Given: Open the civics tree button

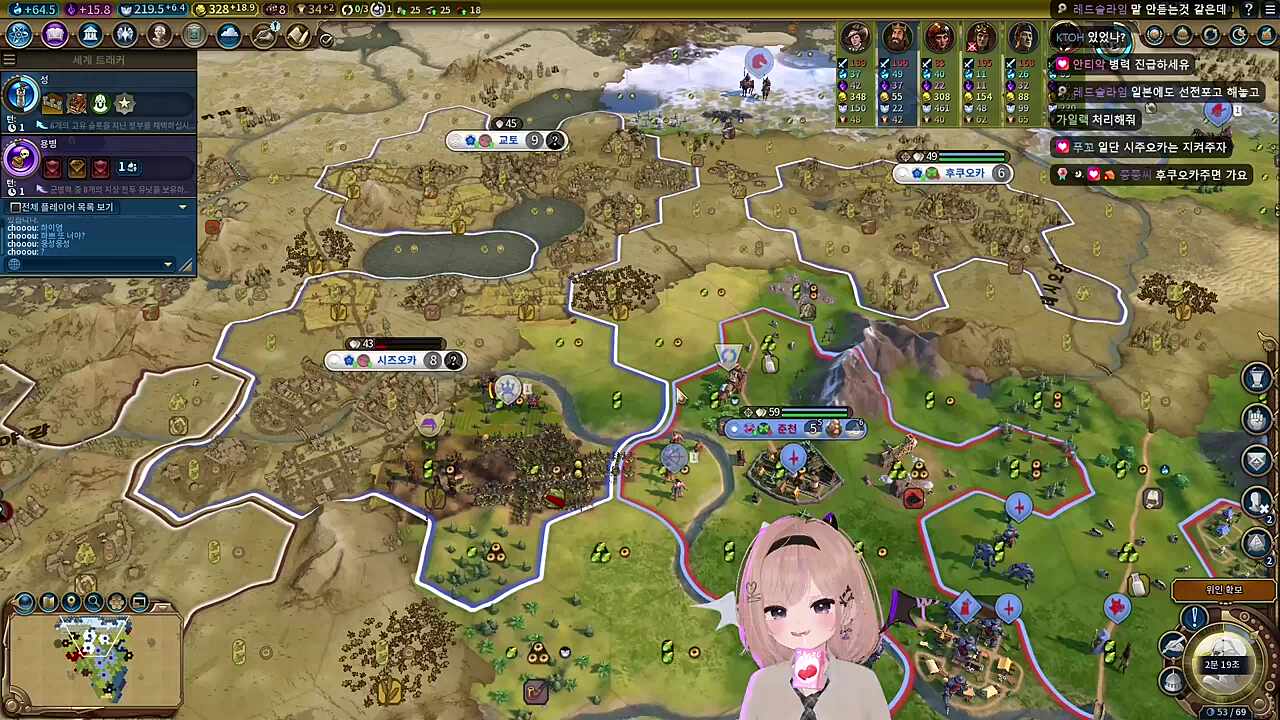Looking at the screenshot, I should 54,35.
